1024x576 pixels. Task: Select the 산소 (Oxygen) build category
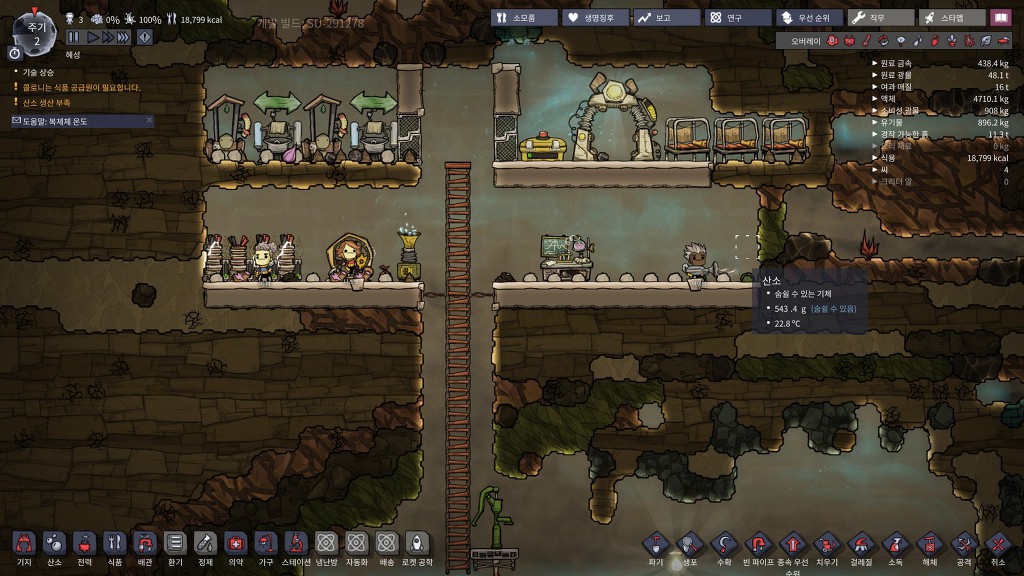(54, 544)
